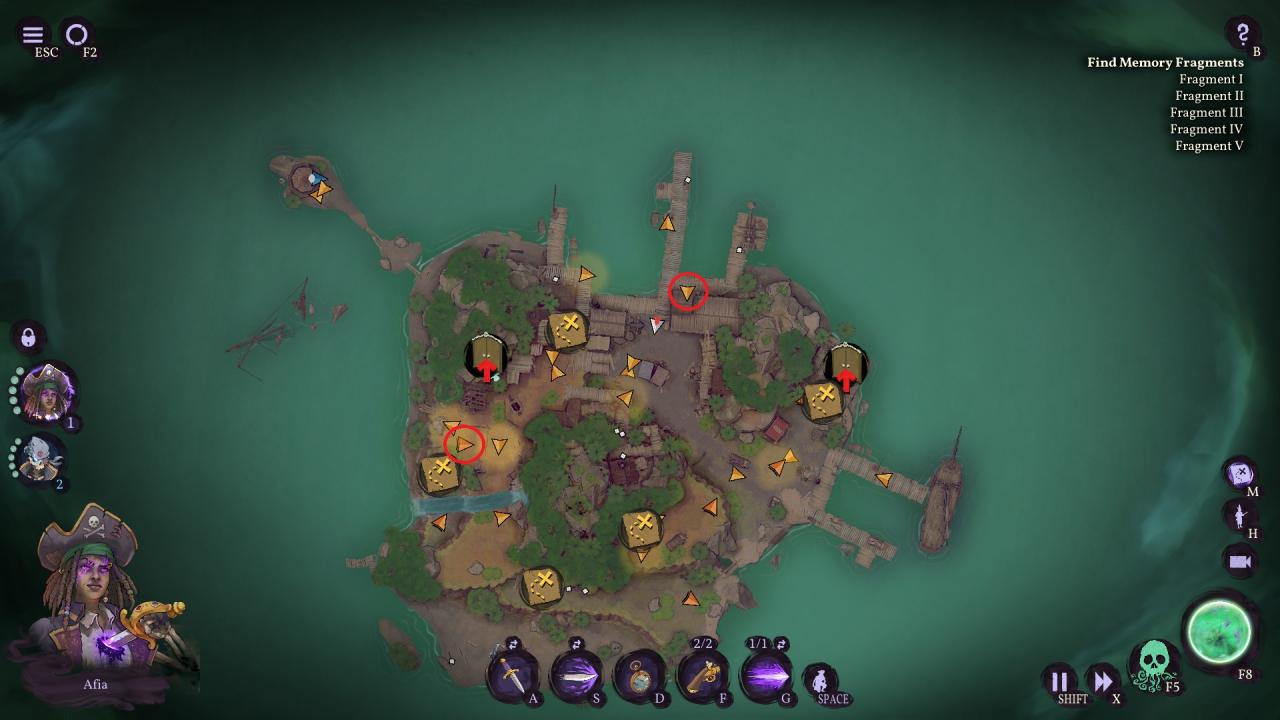Select the second crew member's portrait

tap(42, 458)
